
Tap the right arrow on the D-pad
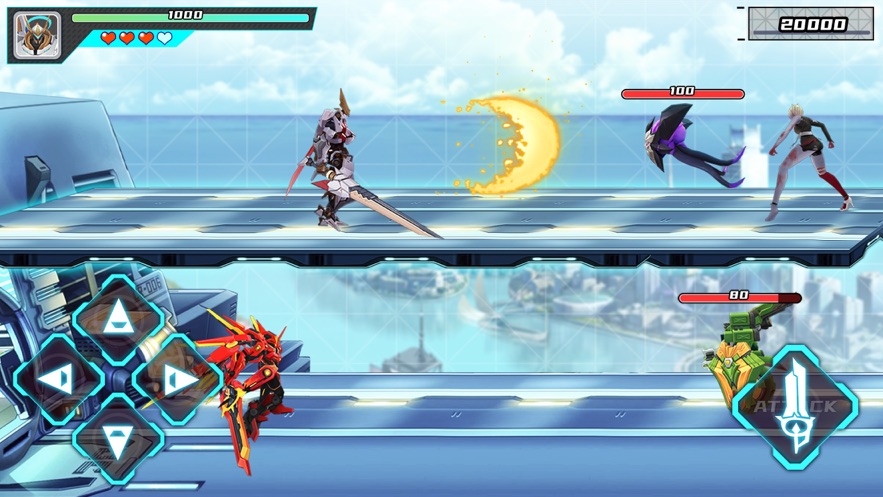(x=178, y=379)
